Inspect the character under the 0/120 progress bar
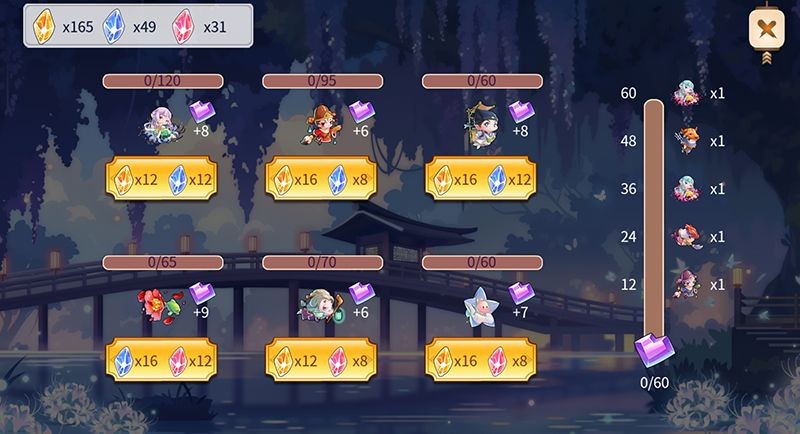 click(x=162, y=125)
